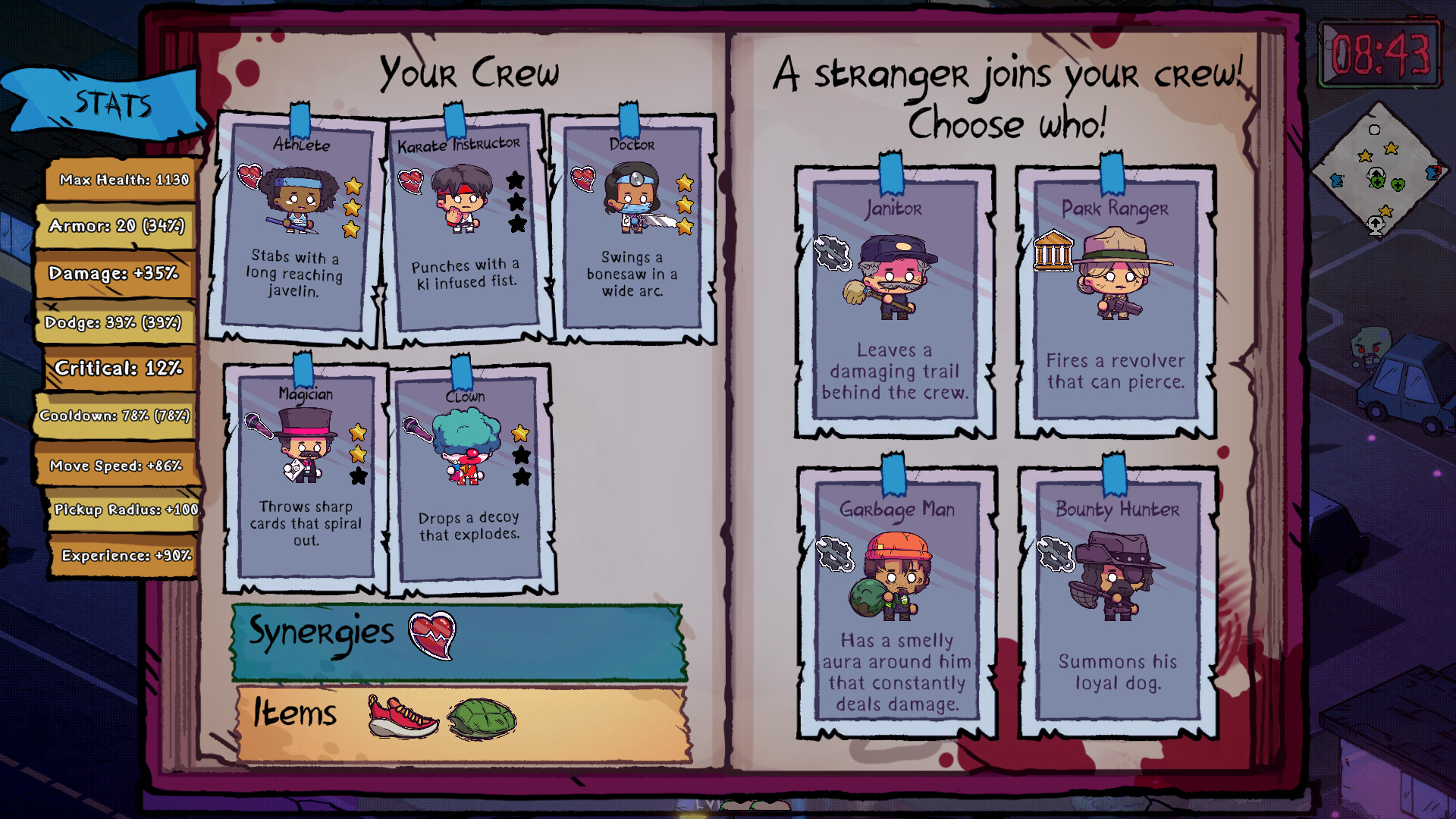Toggle the top black star on Karate Instructor

coord(517,179)
